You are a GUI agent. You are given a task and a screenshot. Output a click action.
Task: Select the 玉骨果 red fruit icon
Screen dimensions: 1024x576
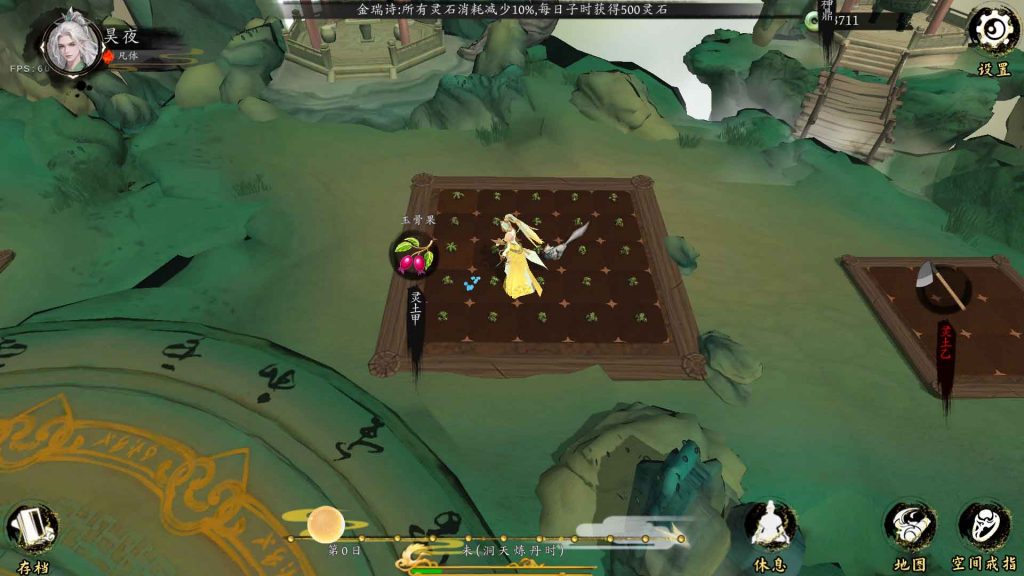click(x=413, y=256)
